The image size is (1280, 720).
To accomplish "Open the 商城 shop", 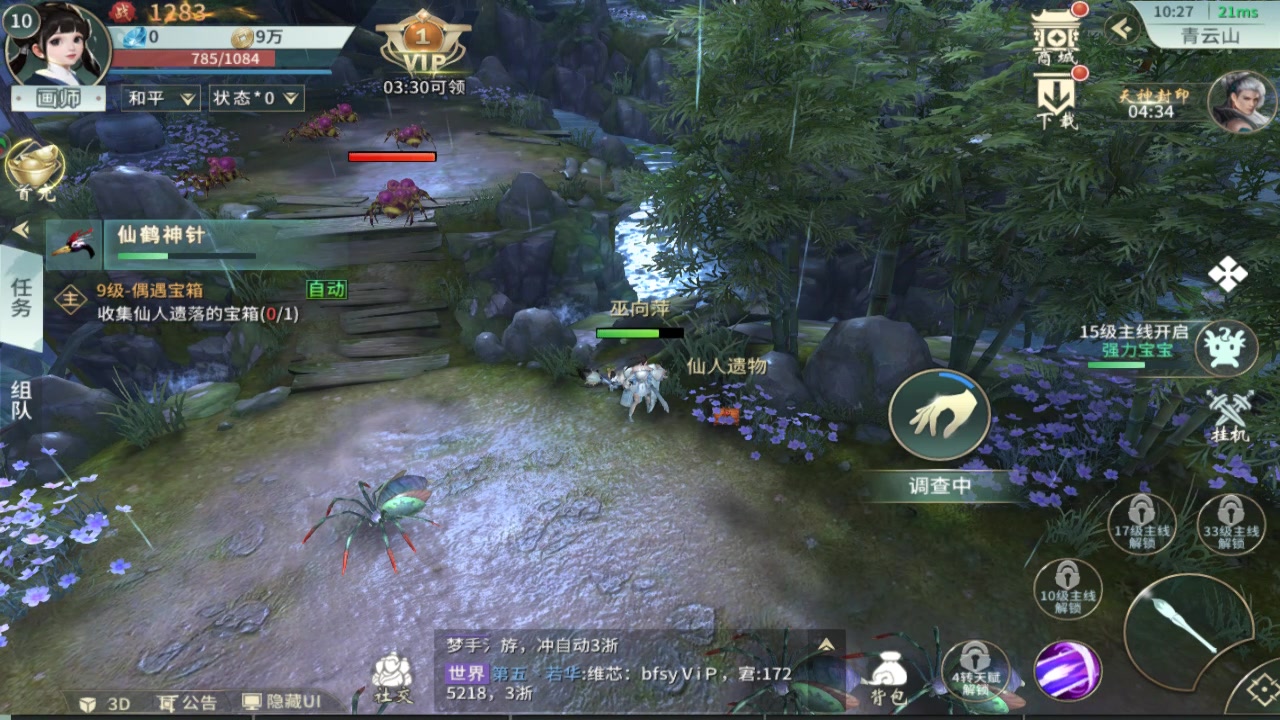I will point(1056,38).
